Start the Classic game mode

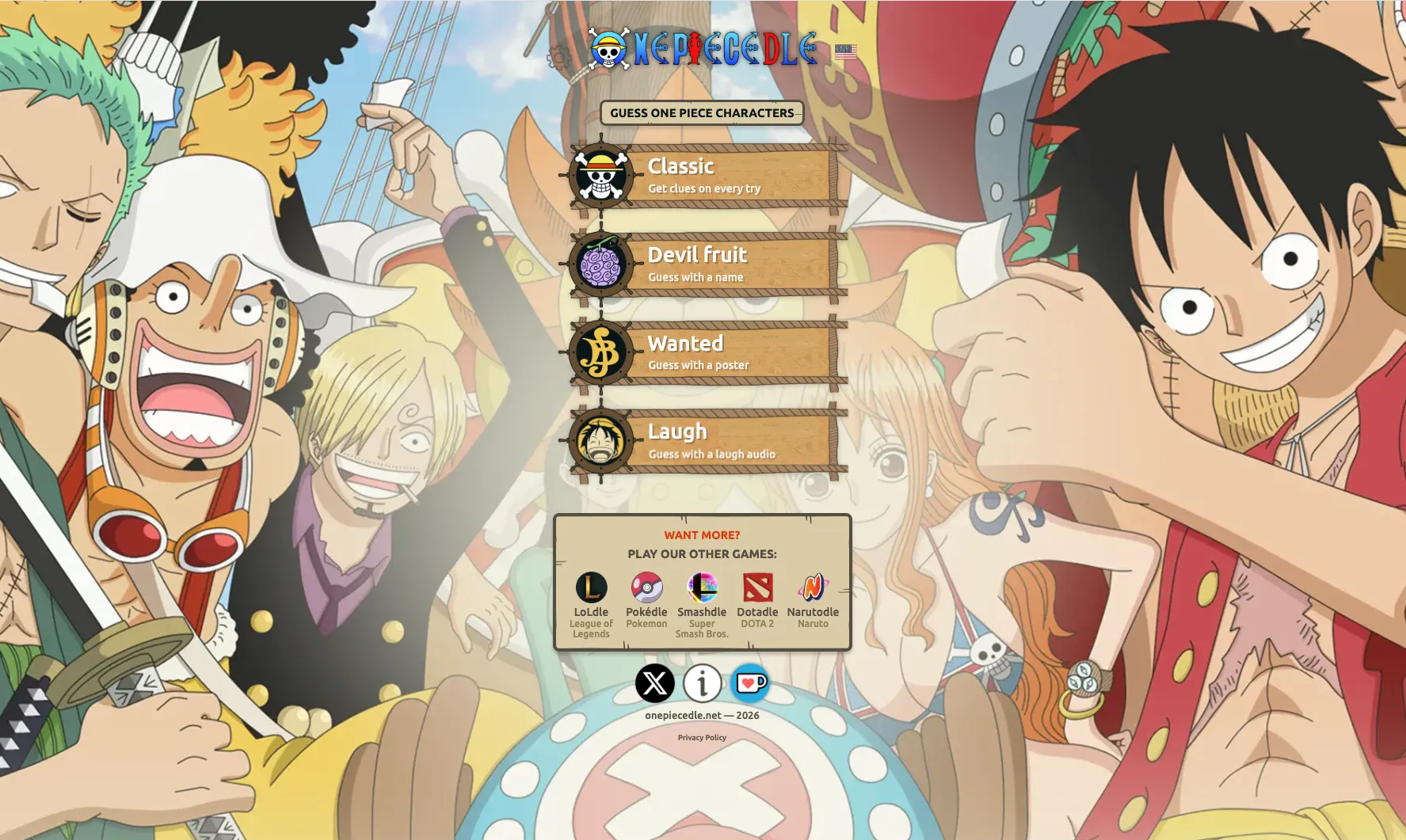[x=729, y=176]
